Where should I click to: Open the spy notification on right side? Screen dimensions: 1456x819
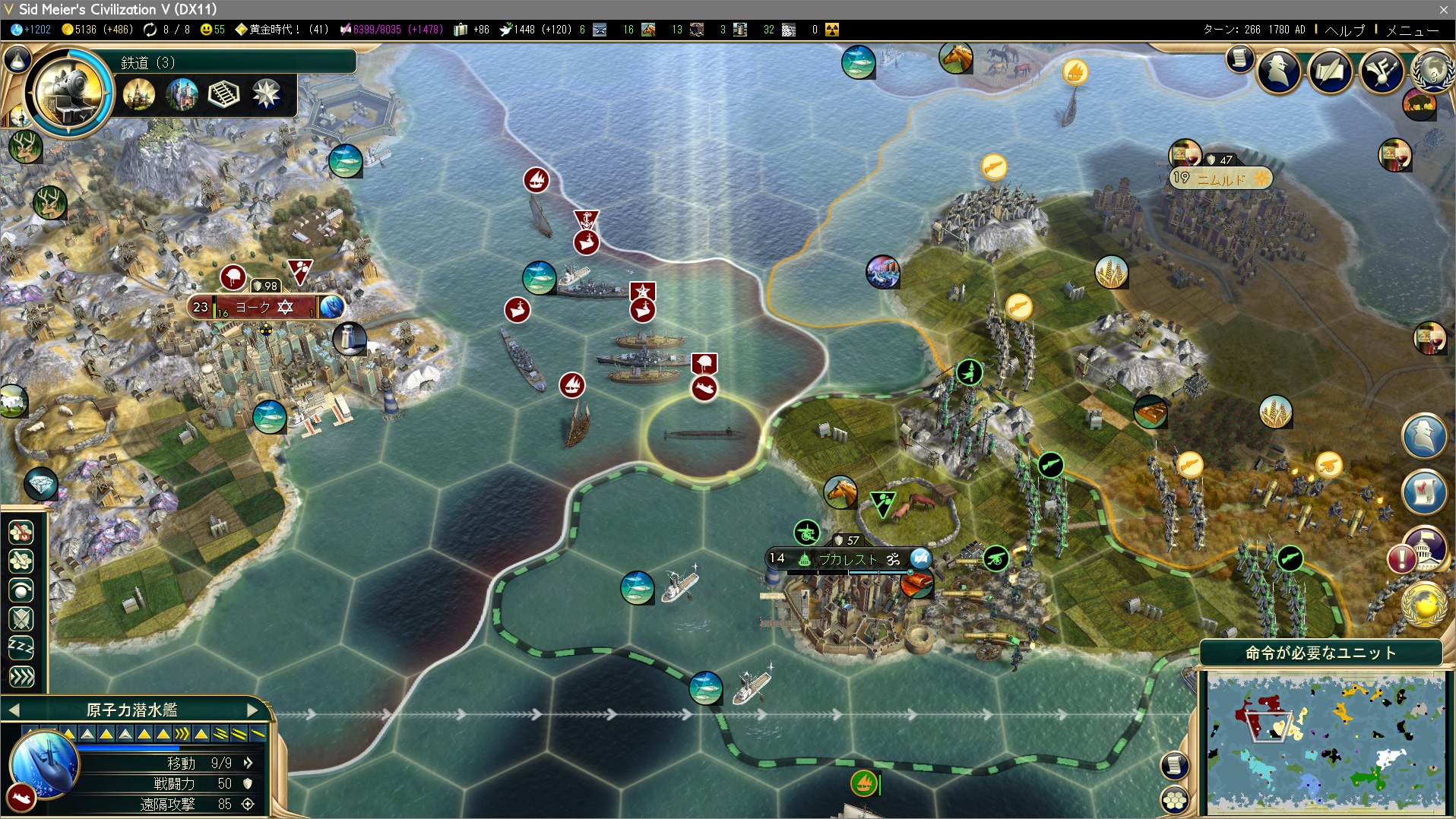coord(1424,435)
